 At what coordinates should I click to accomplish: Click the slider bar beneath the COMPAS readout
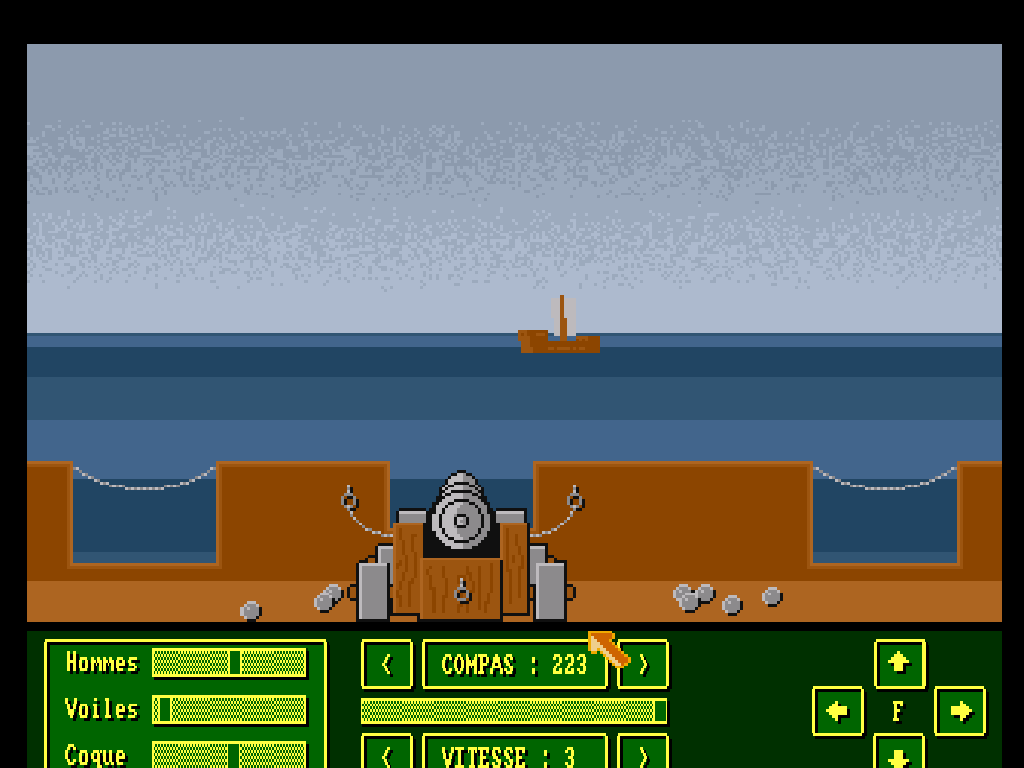click(513, 711)
